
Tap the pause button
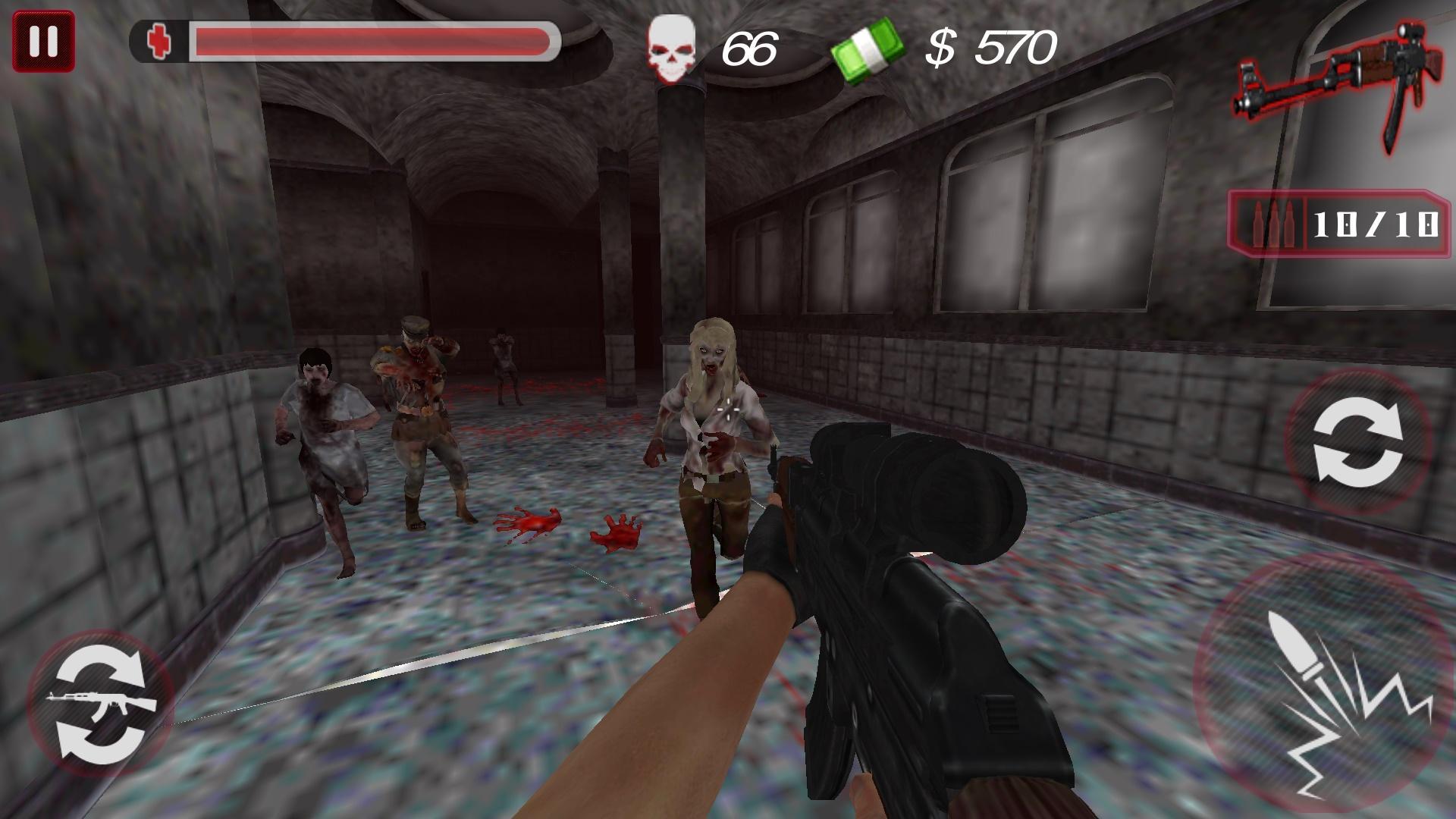click(x=43, y=41)
